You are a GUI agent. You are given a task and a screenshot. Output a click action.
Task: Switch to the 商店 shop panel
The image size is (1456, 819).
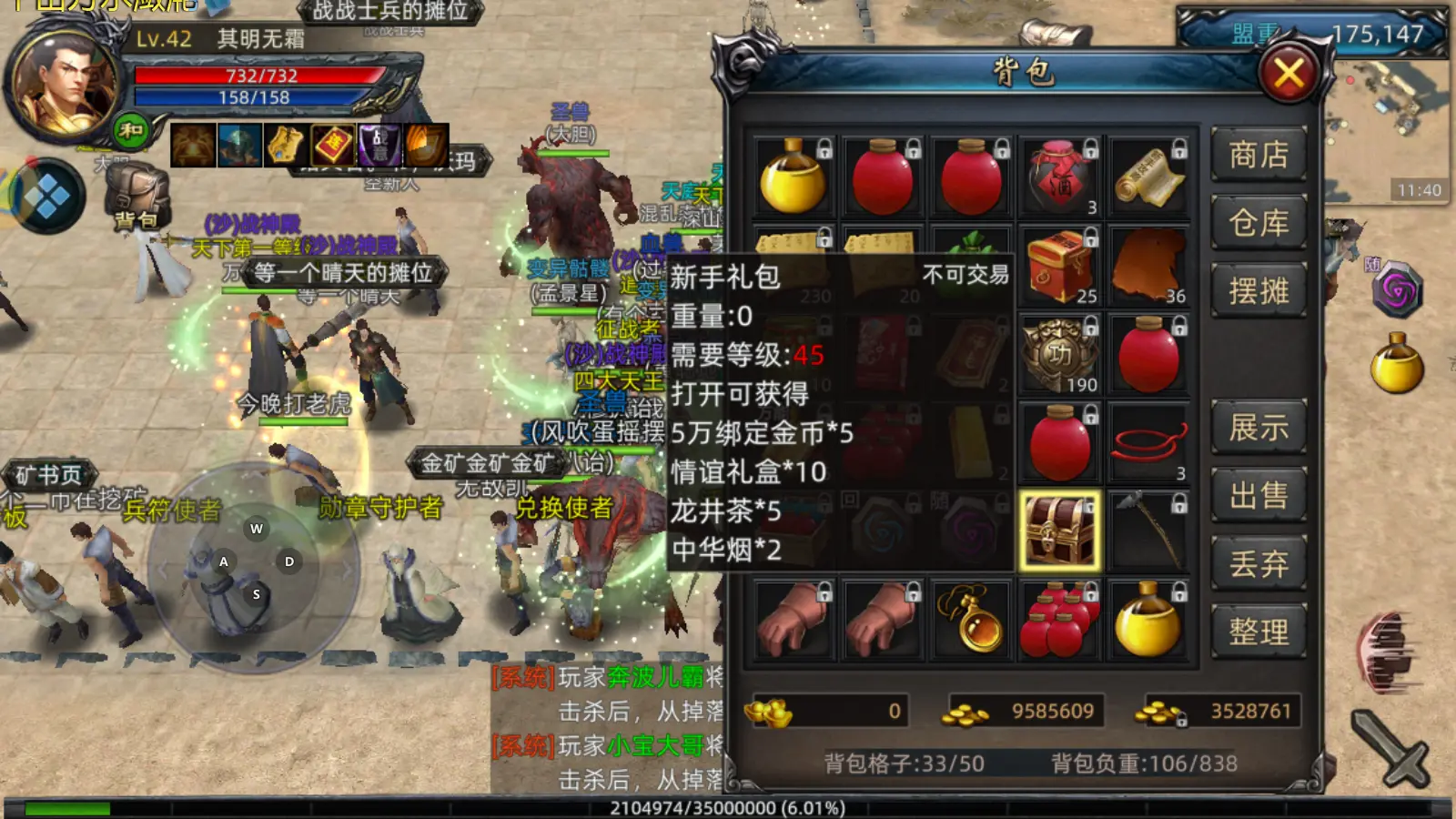pos(1260,157)
